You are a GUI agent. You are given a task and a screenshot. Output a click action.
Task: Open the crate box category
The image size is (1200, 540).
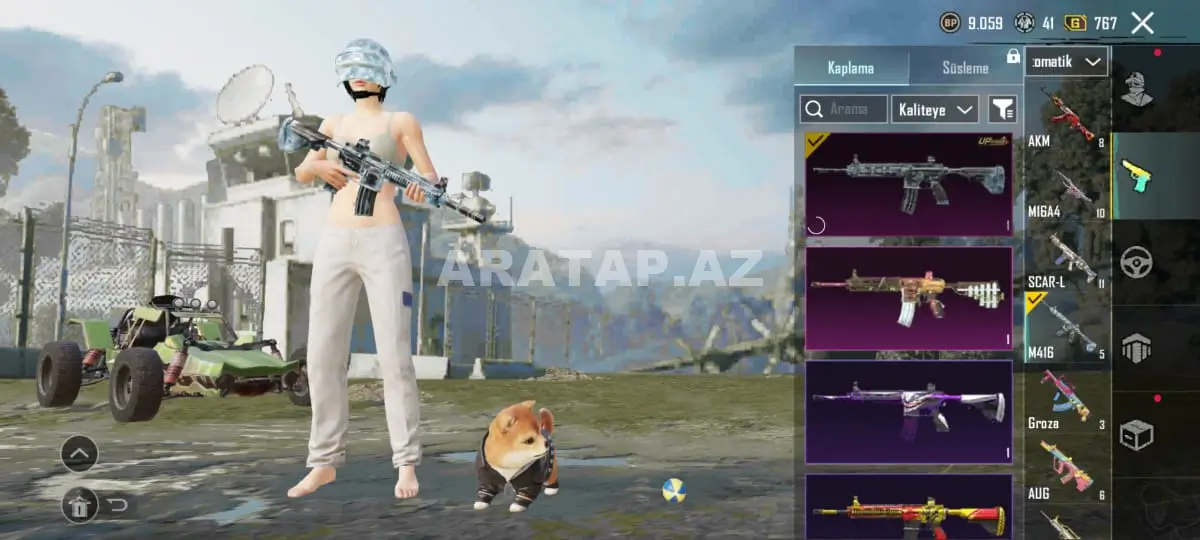pos(1136,434)
